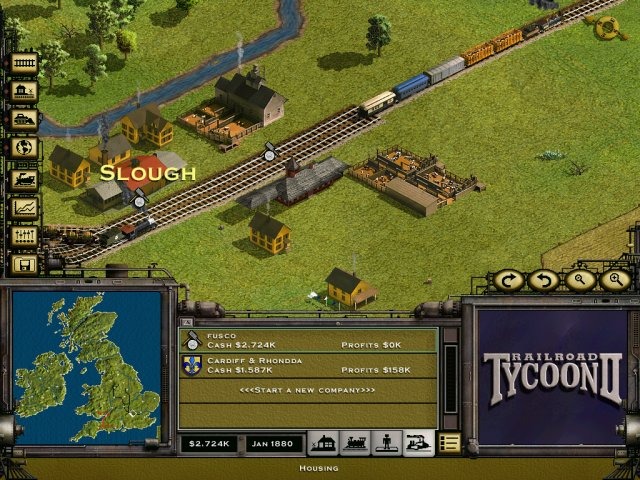Zoom out the map view
The image size is (640, 480).
[x=579, y=280]
